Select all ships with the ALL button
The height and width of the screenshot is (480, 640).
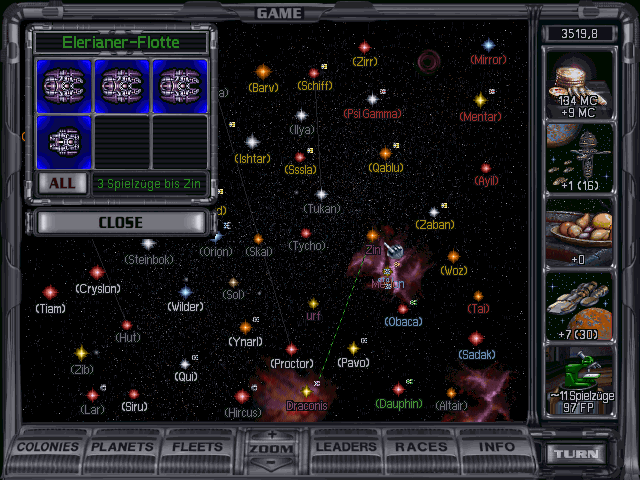click(x=61, y=183)
